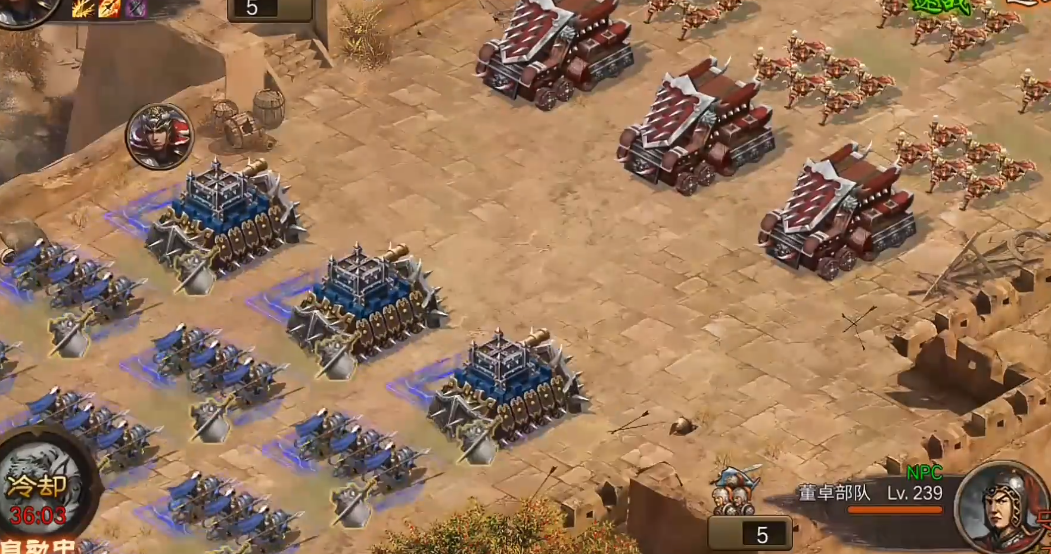Click the purple crossed-weapons buff icon

[135, 9]
